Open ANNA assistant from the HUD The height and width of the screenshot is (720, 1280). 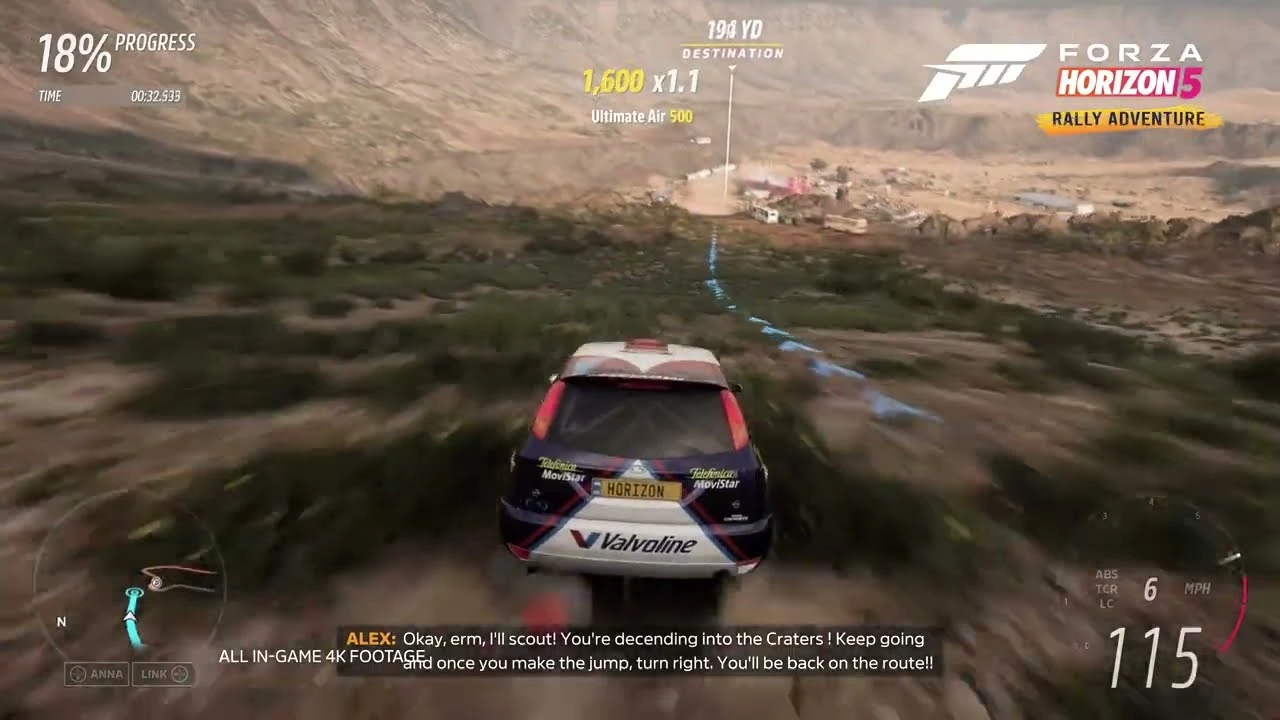point(100,674)
